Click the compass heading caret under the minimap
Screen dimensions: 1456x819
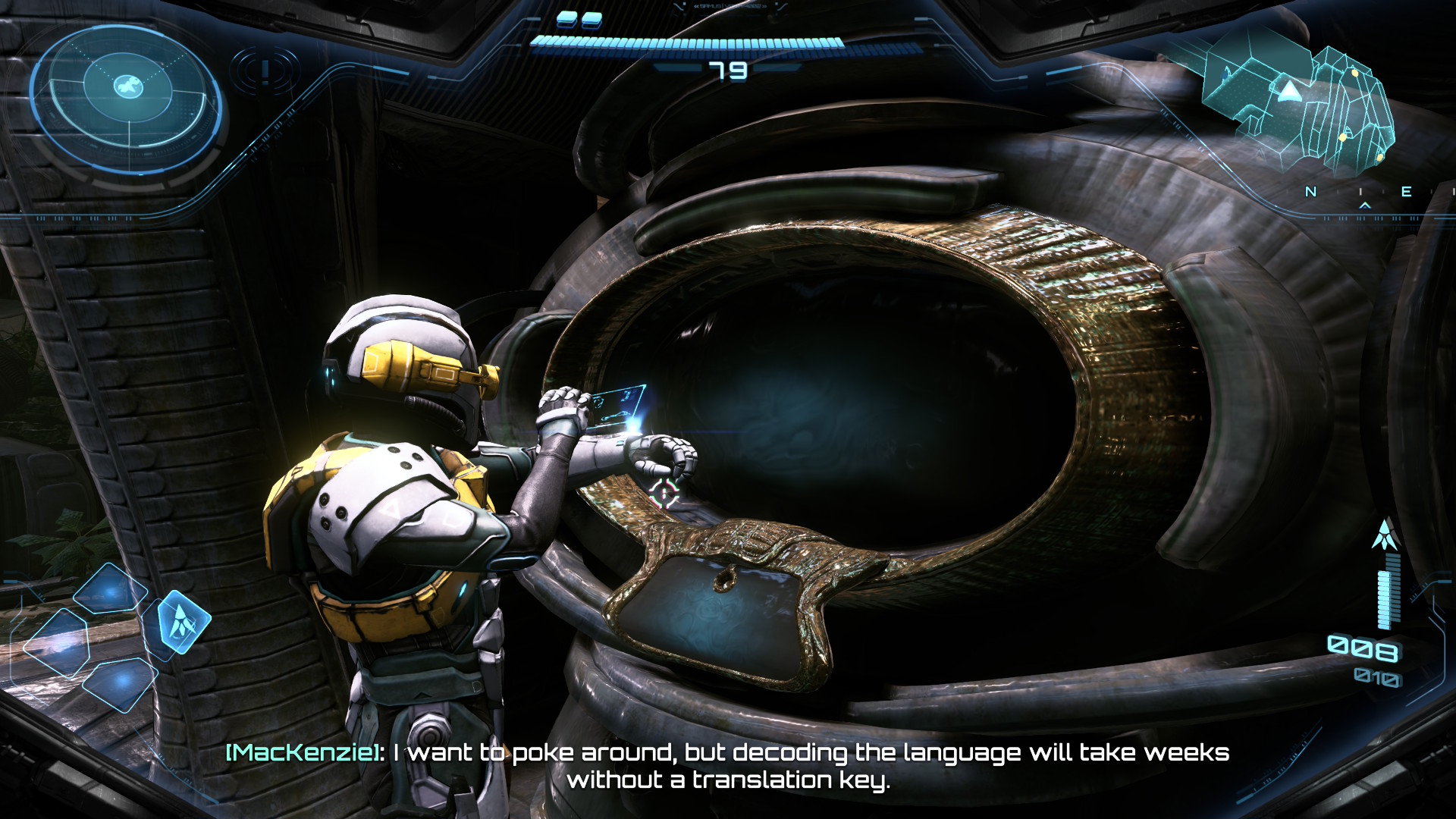tap(1365, 206)
